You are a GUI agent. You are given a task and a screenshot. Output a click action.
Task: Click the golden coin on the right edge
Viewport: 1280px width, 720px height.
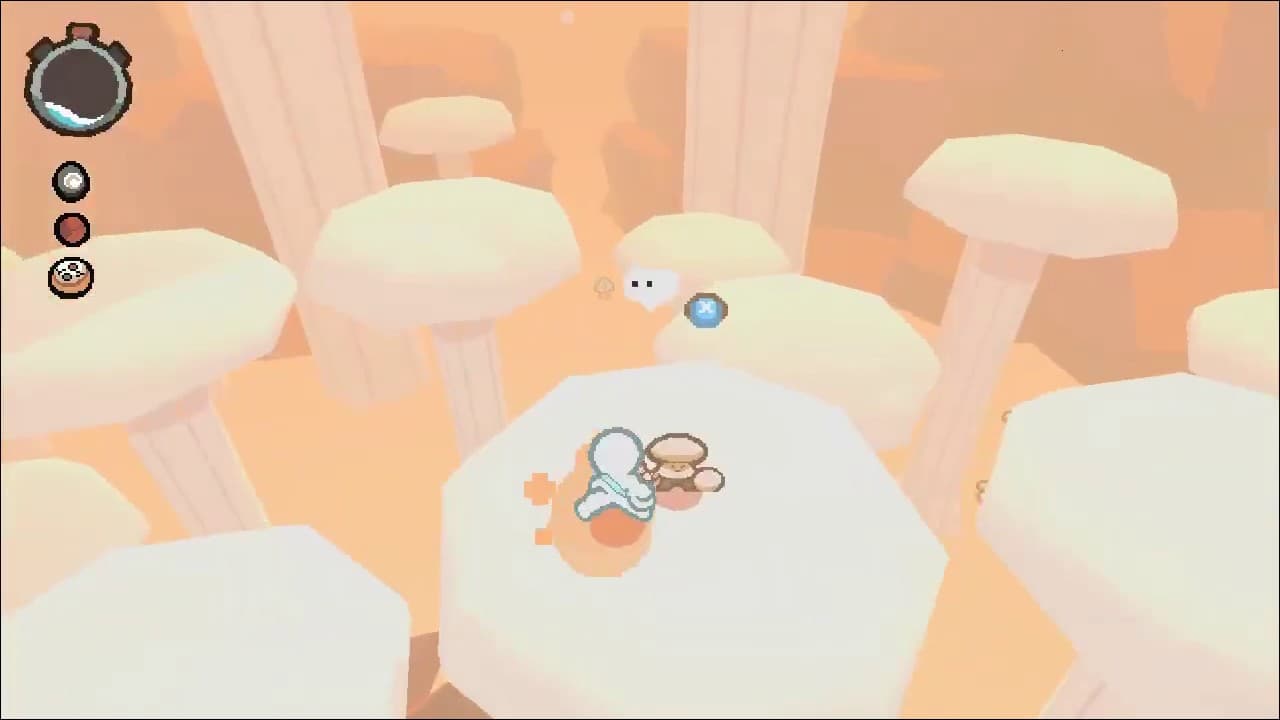point(1005,415)
